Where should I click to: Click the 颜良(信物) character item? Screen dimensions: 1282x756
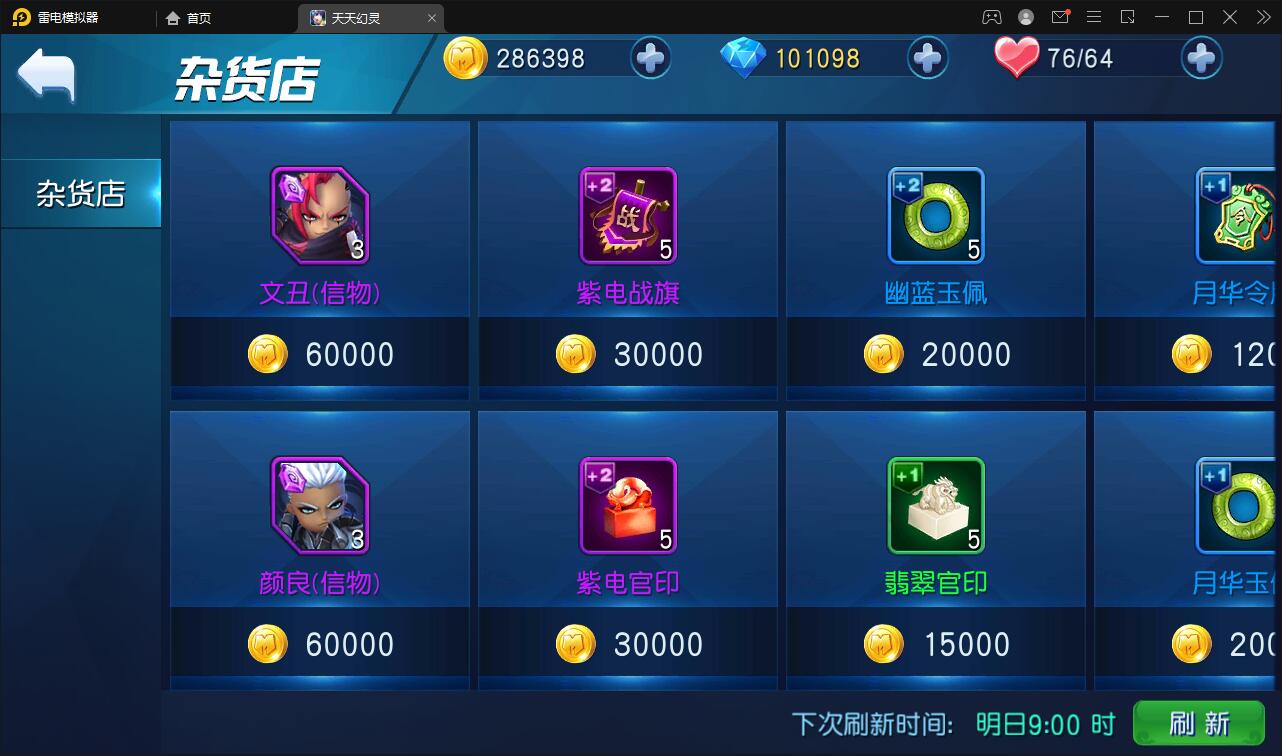click(x=319, y=506)
